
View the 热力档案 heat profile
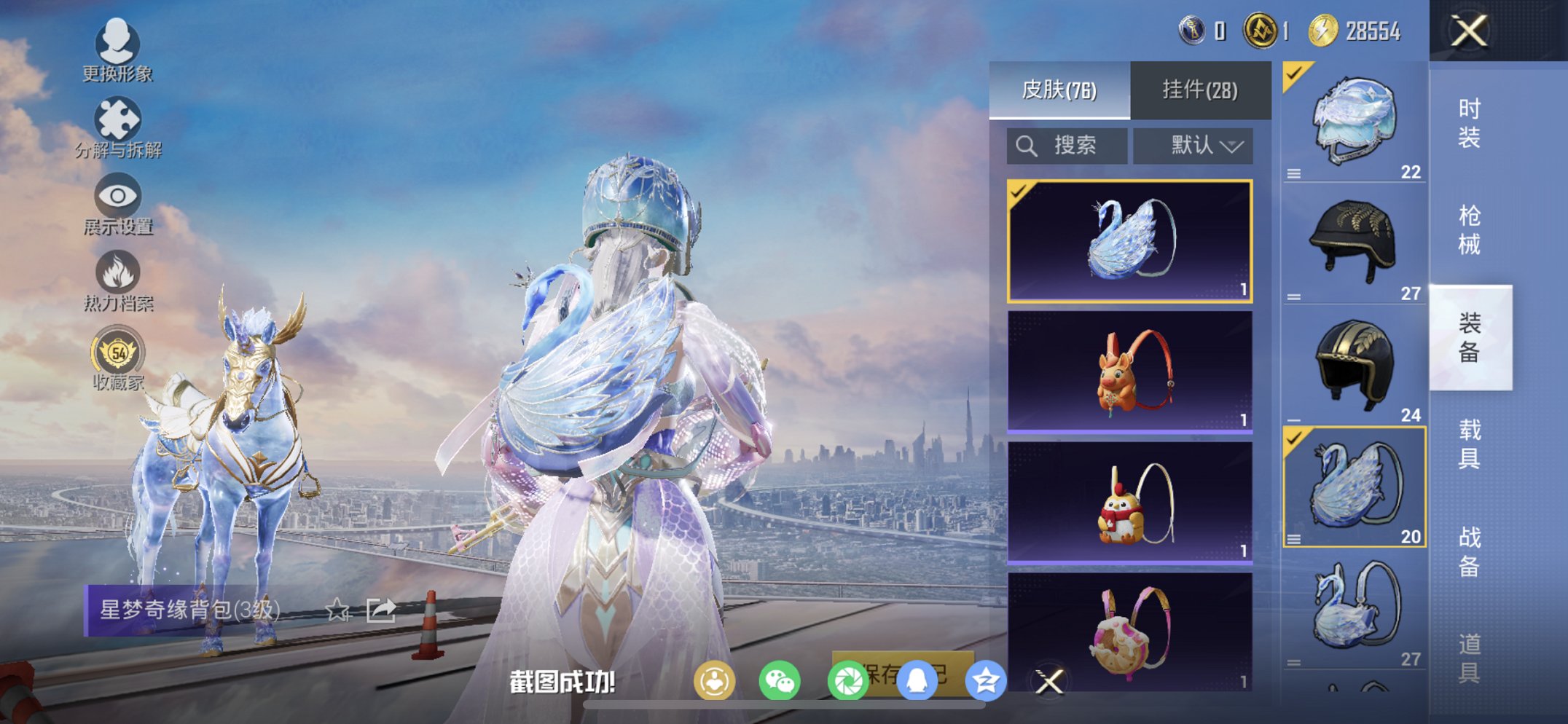pyautogui.click(x=119, y=277)
